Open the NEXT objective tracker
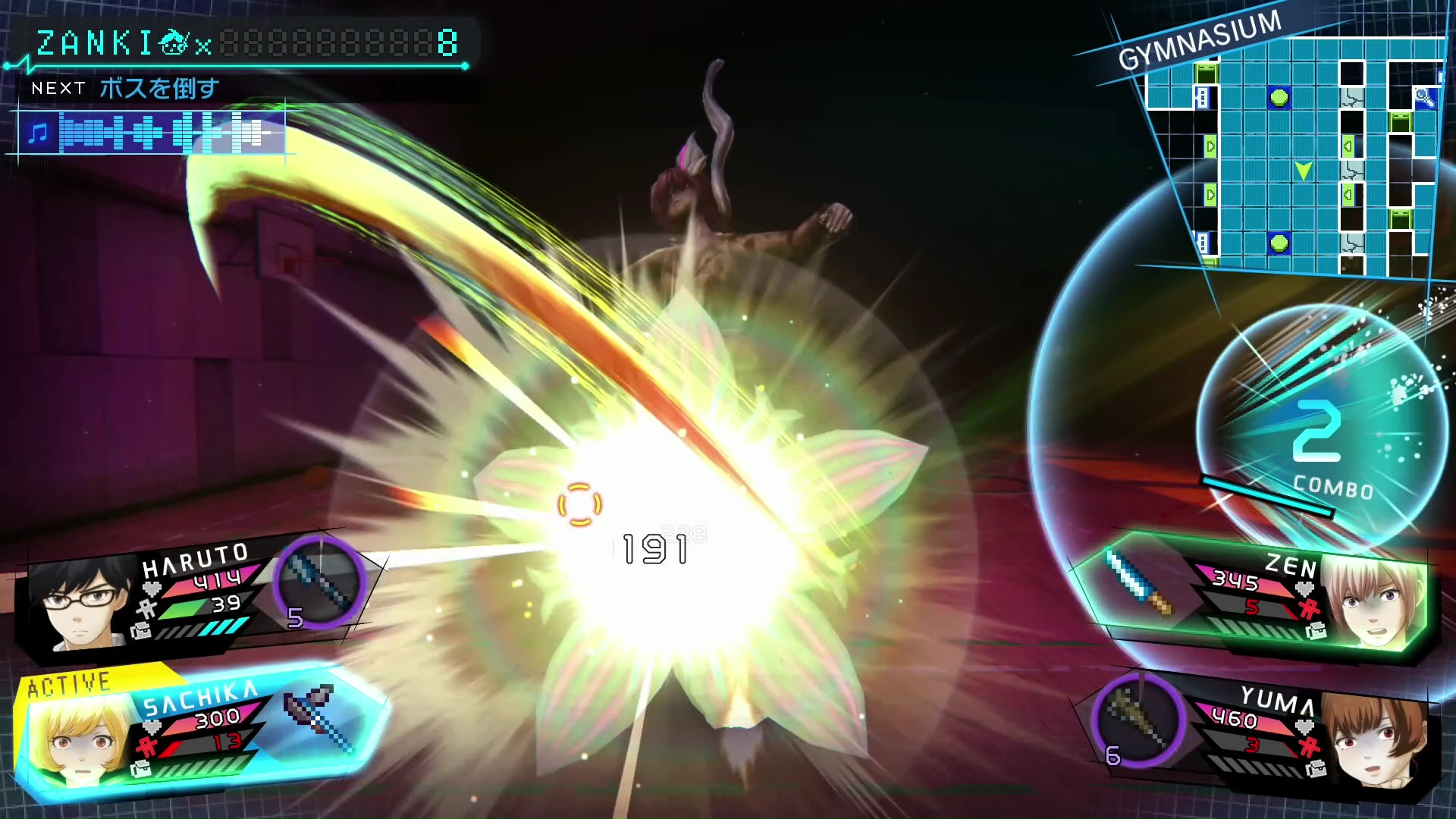The height and width of the screenshot is (819, 1456). click(125, 89)
